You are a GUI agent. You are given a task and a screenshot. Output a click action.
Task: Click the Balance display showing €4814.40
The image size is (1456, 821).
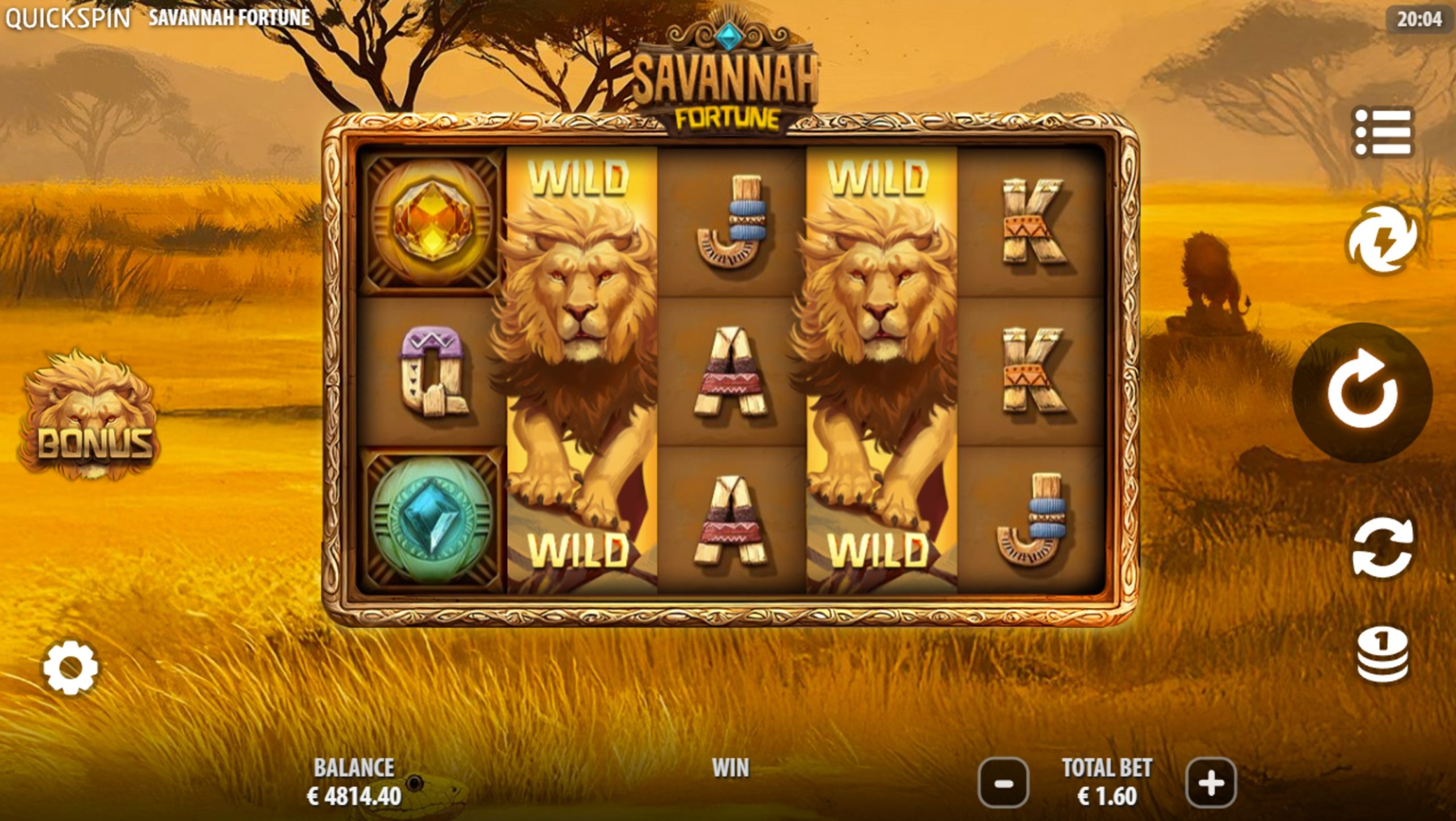(355, 791)
